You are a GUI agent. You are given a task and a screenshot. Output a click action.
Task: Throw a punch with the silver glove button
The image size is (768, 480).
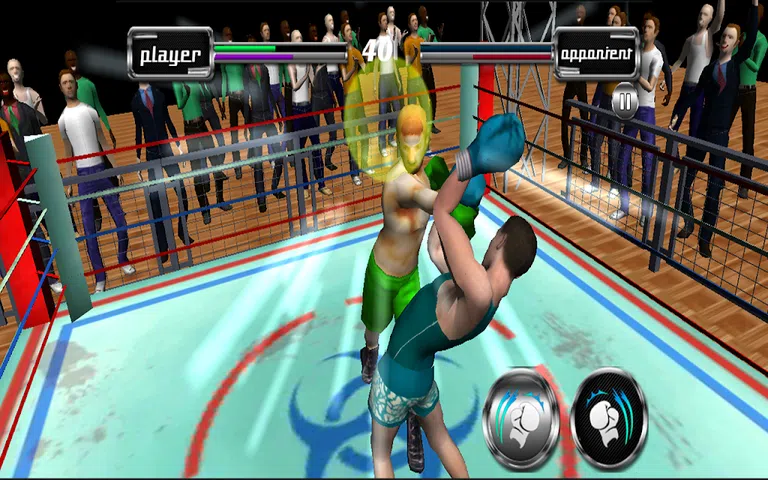tap(521, 418)
